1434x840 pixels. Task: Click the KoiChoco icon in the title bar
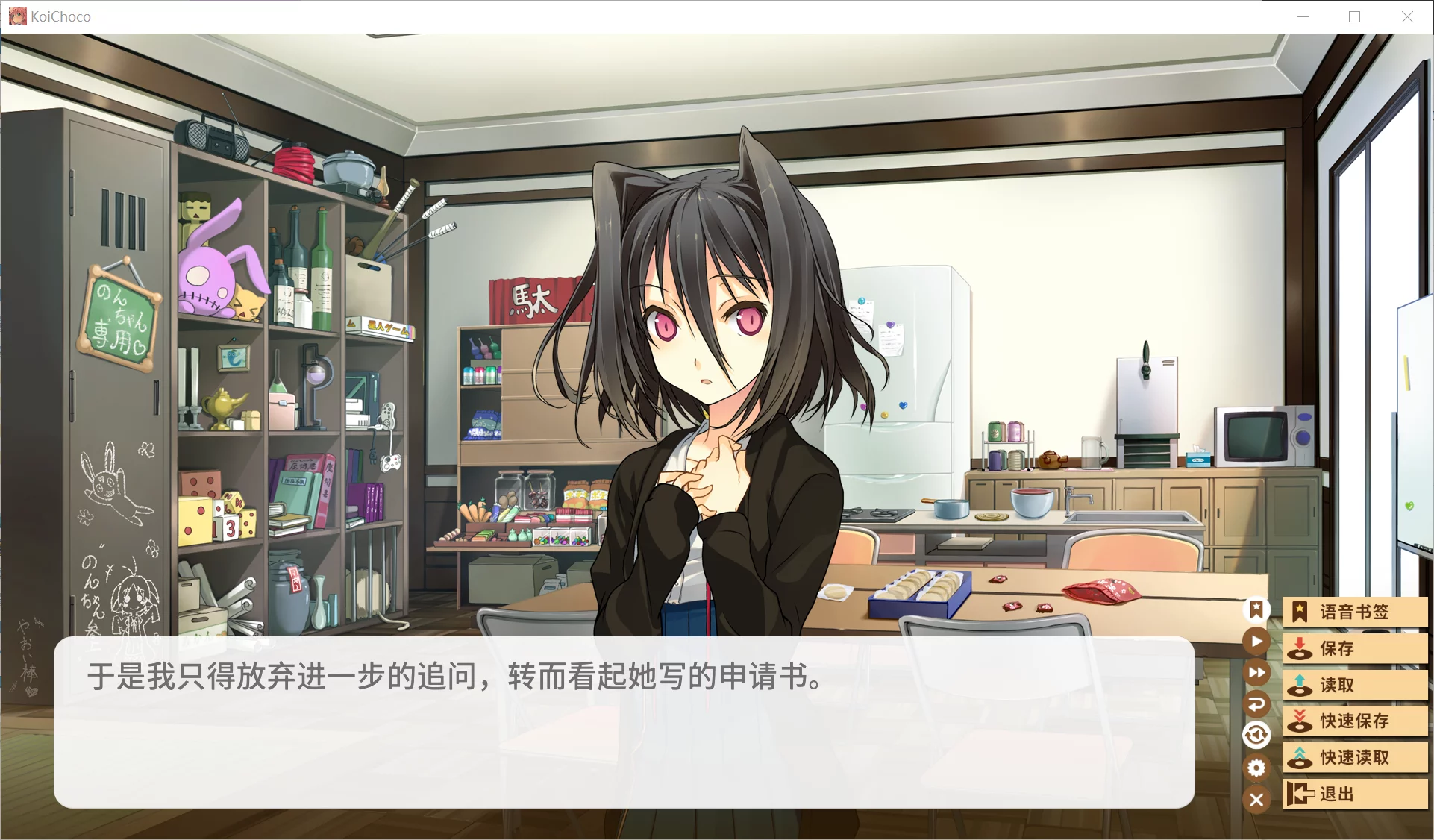(16, 16)
